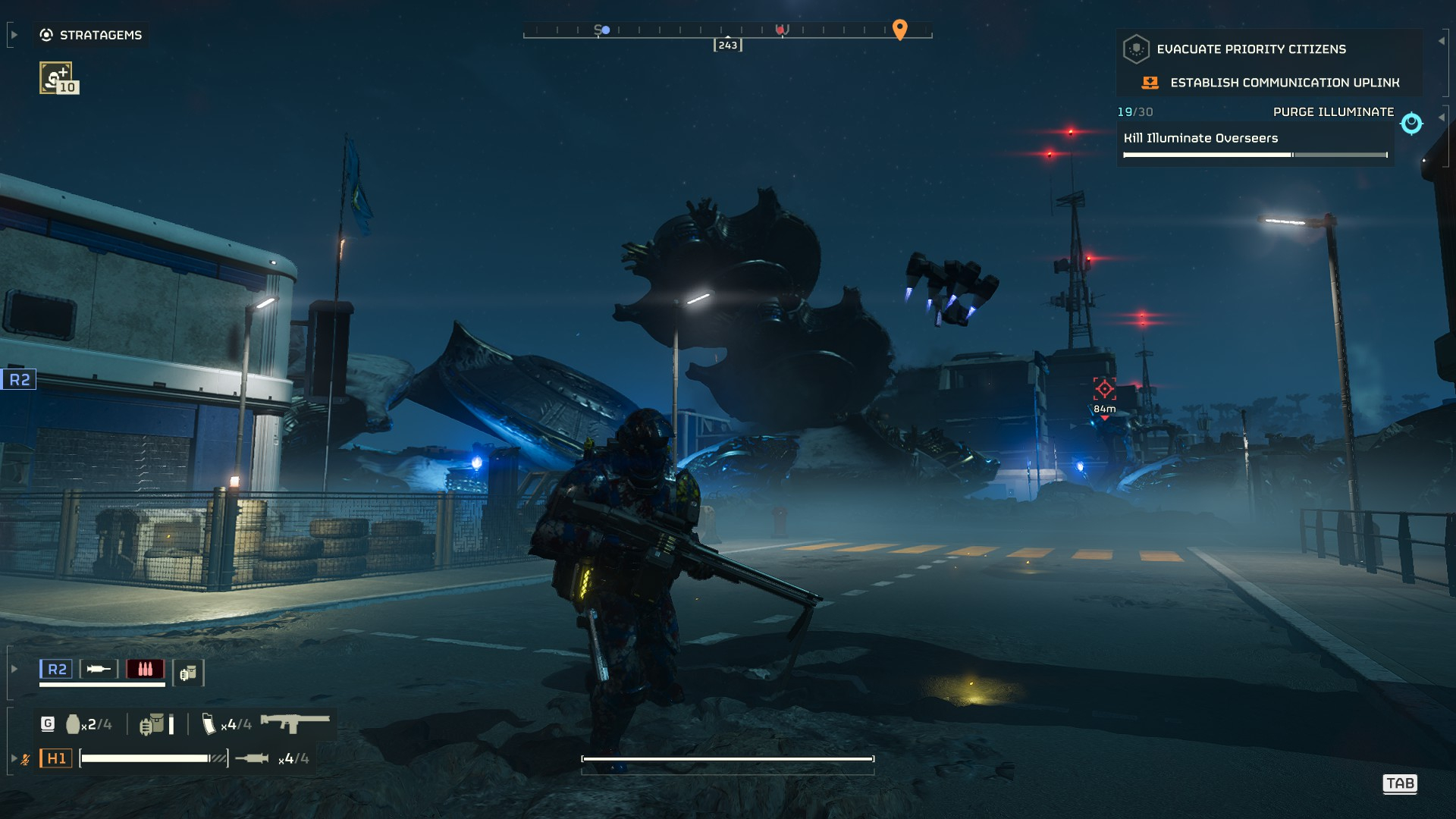The image size is (1456, 819).
Task: Open the Kill Illuminate Overseers task
Action: coord(1200,138)
